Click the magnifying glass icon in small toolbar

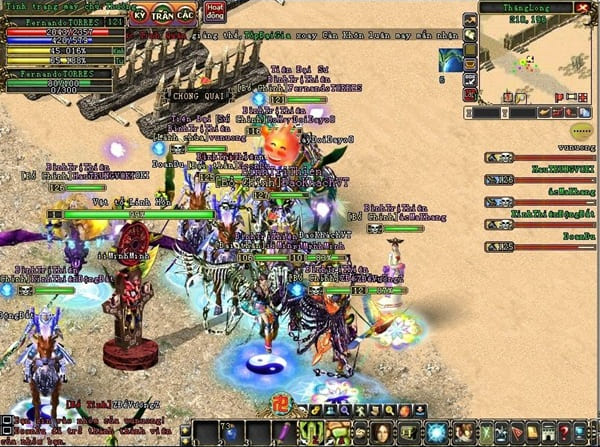346,410
